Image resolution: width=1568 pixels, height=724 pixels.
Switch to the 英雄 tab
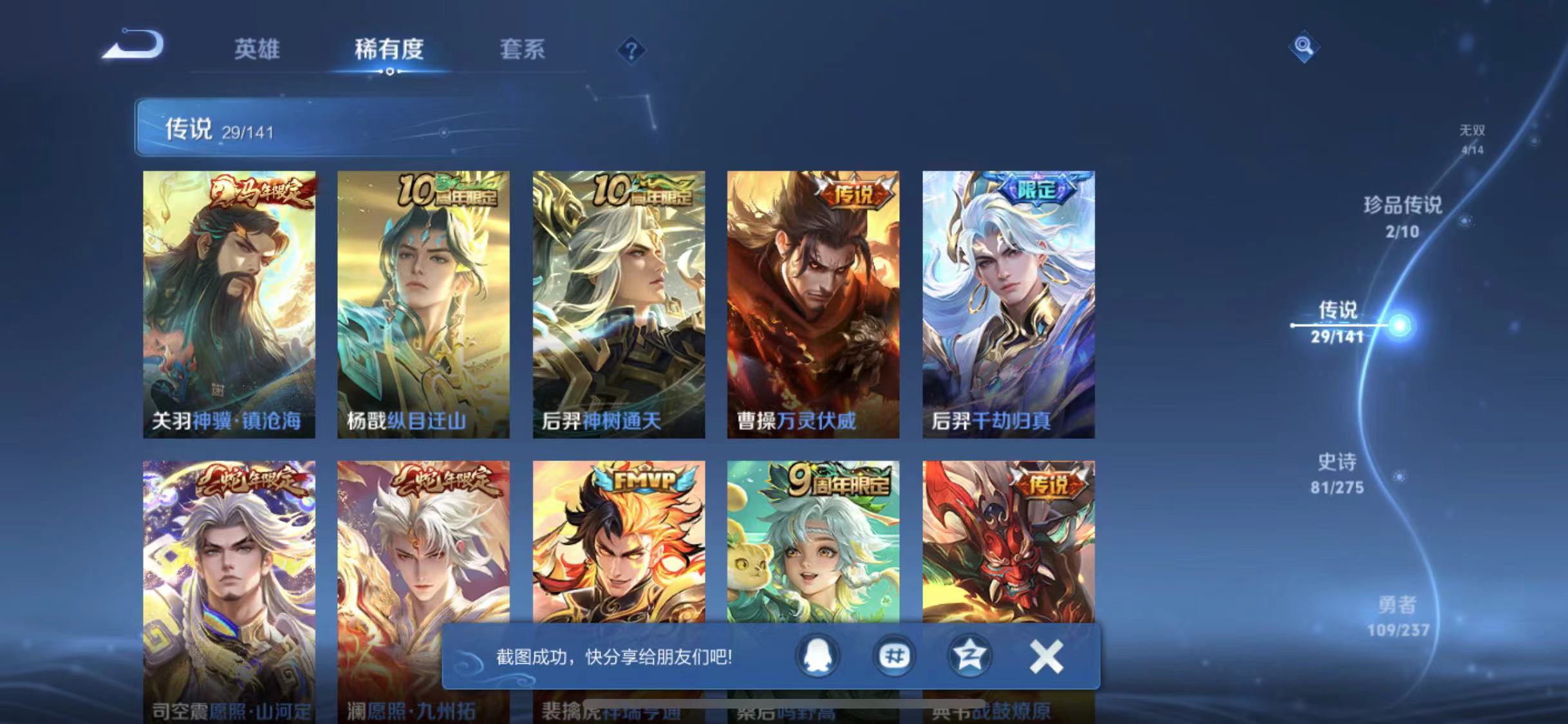point(257,50)
